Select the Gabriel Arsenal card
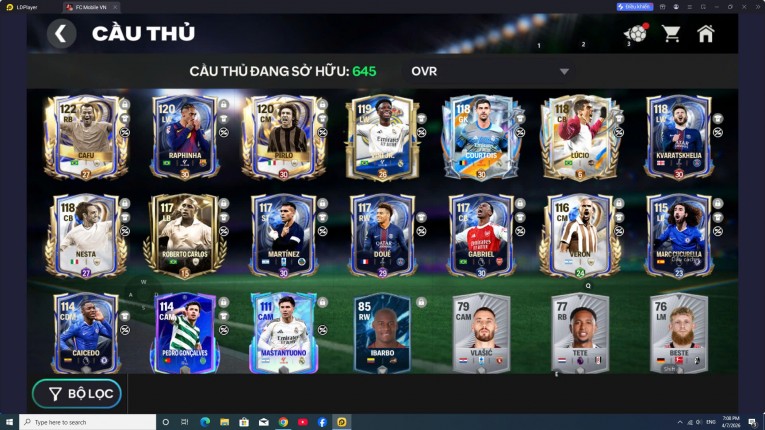 [482, 235]
